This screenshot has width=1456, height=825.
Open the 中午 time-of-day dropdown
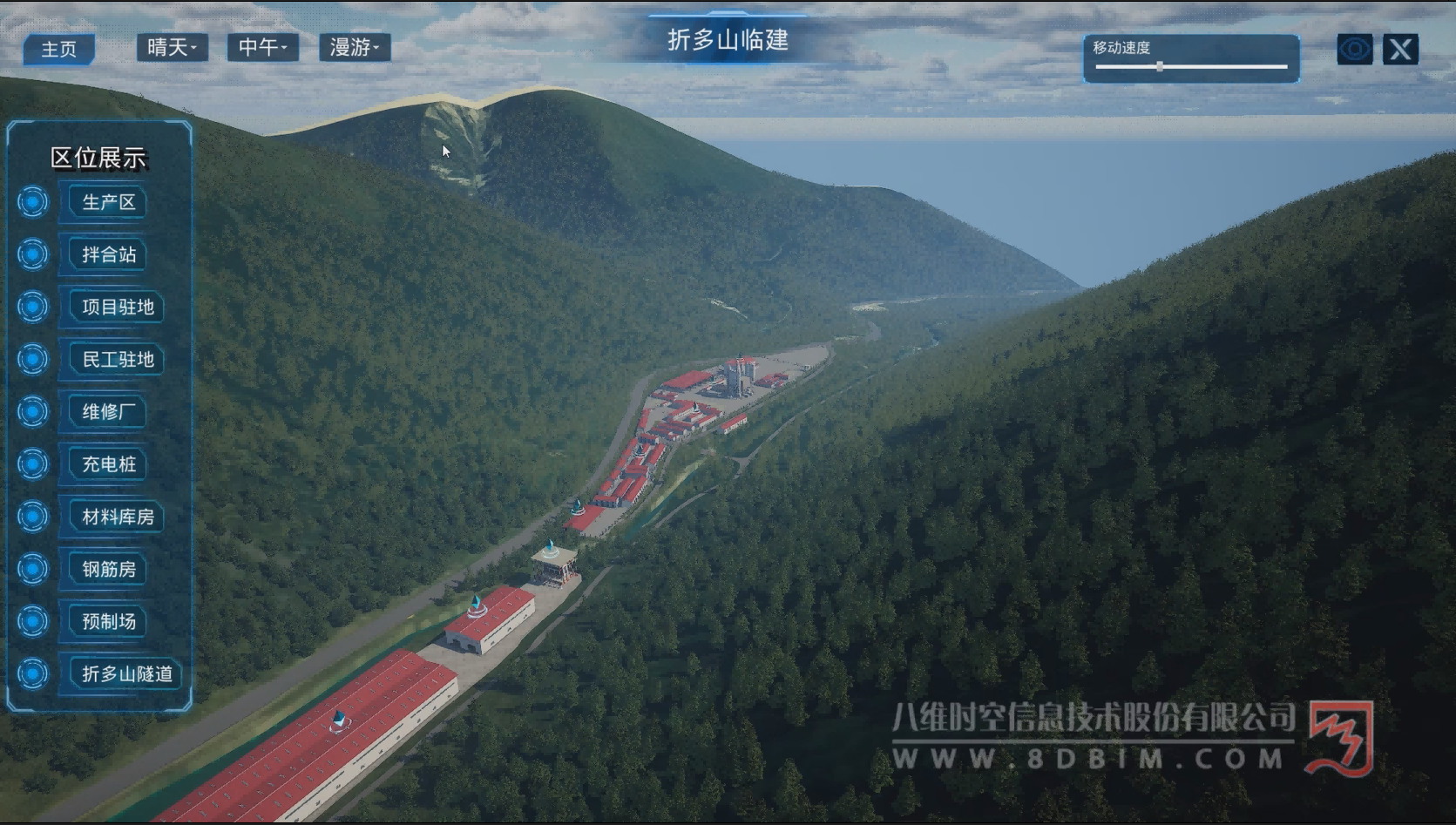click(x=262, y=47)
